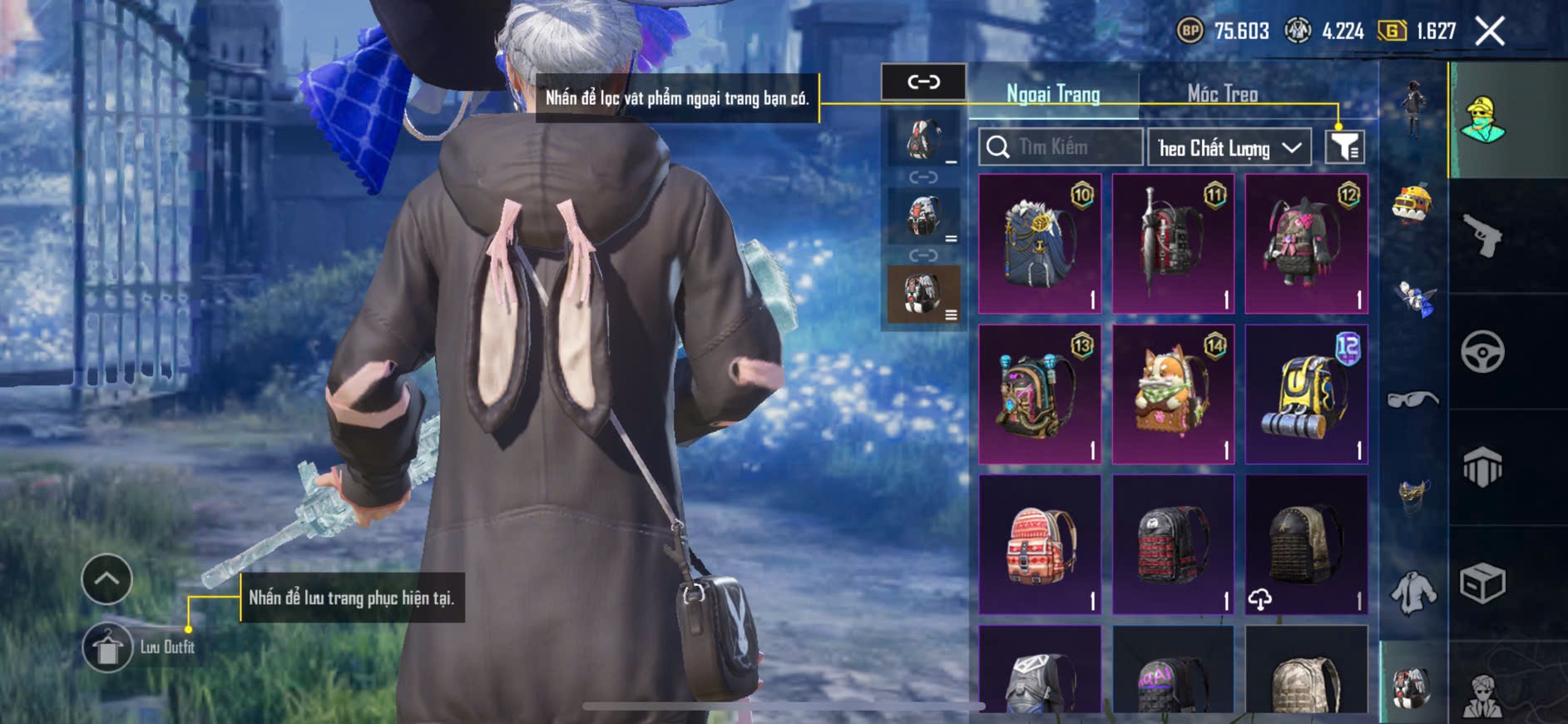
Task: Choose the red umbrella backpack numbered 11
Action: click(x=1173, y=244)
